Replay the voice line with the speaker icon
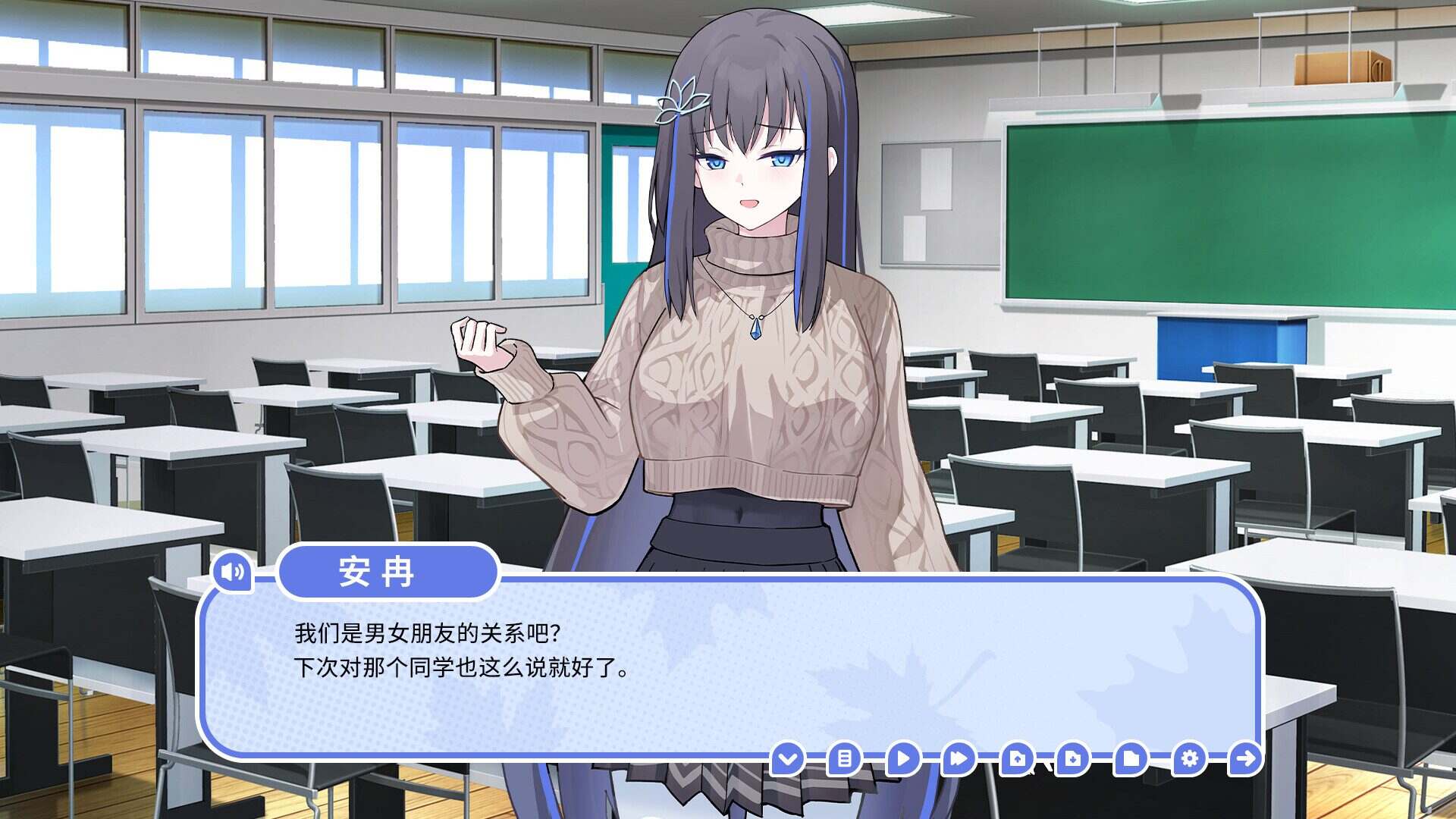1456x819 pixels. pyautogui.click(x=231, y=573)
